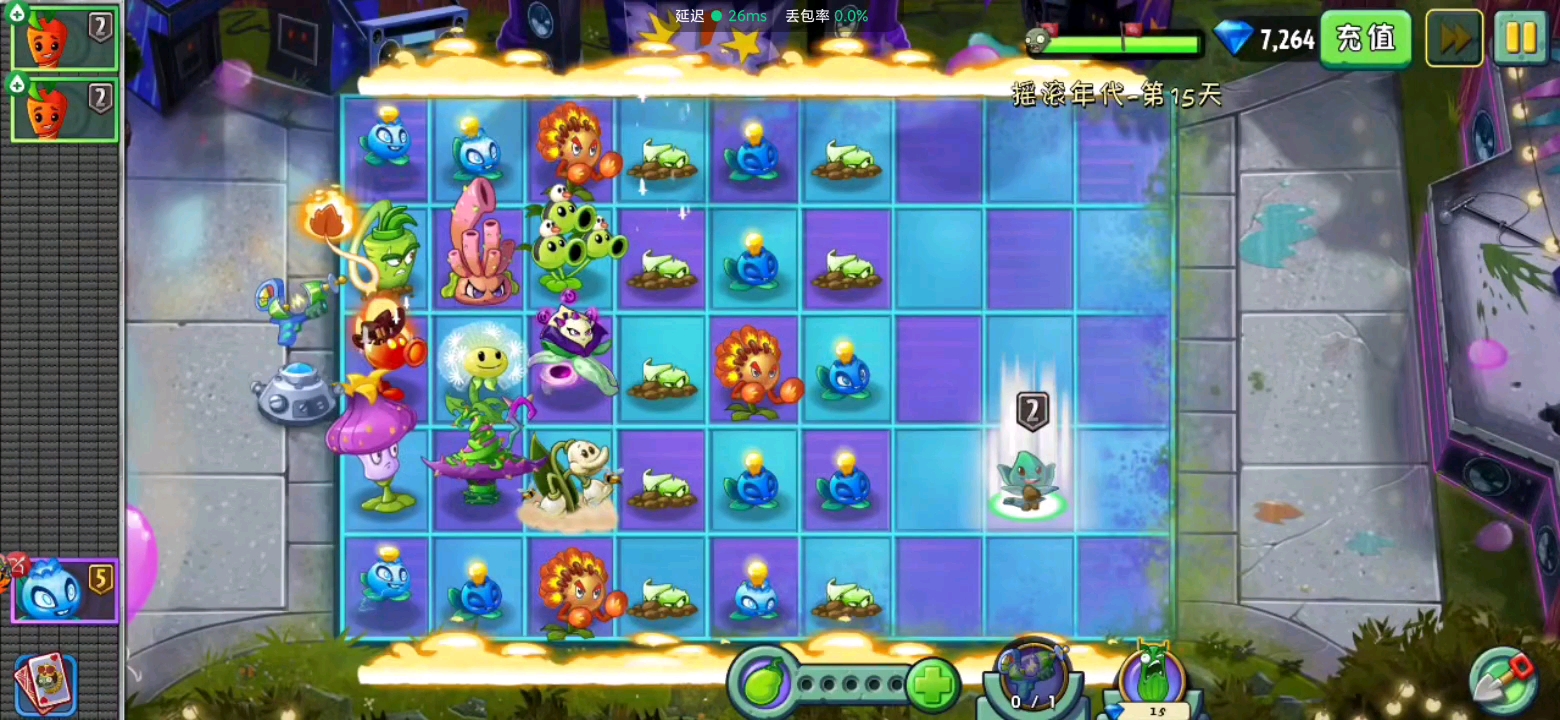Tap the glowing squash plant on lawn
1560x720 pixels.
click(x=1028, y=480)
